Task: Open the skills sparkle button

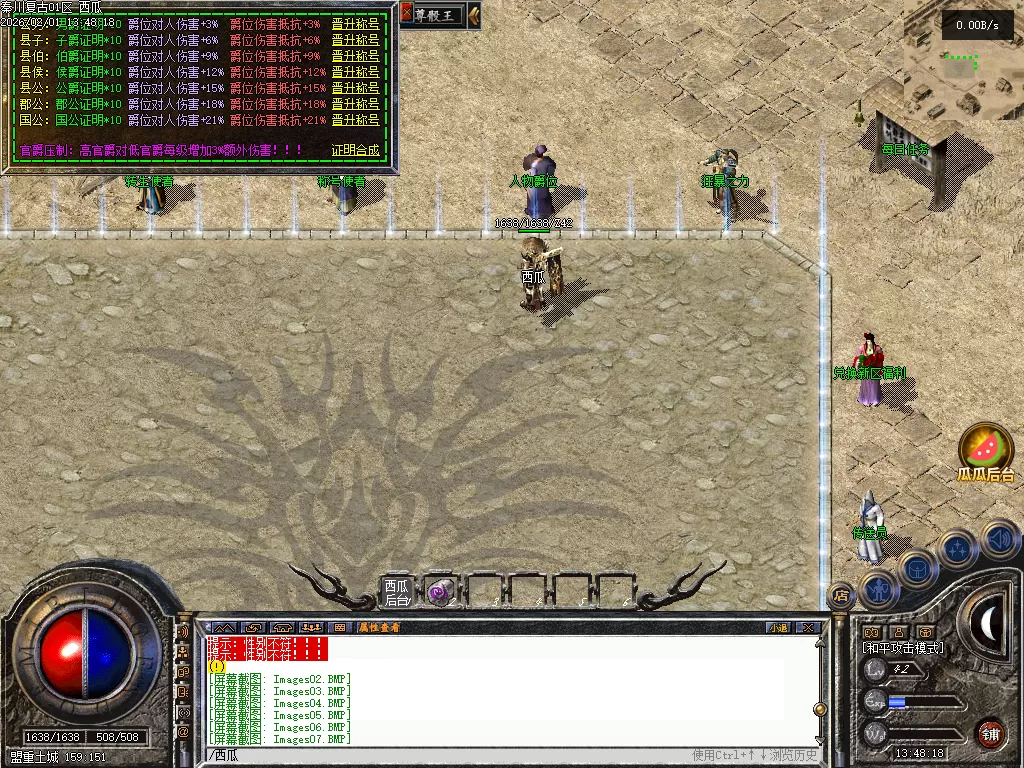Action: pyautogui.click(x=957, y=549)
